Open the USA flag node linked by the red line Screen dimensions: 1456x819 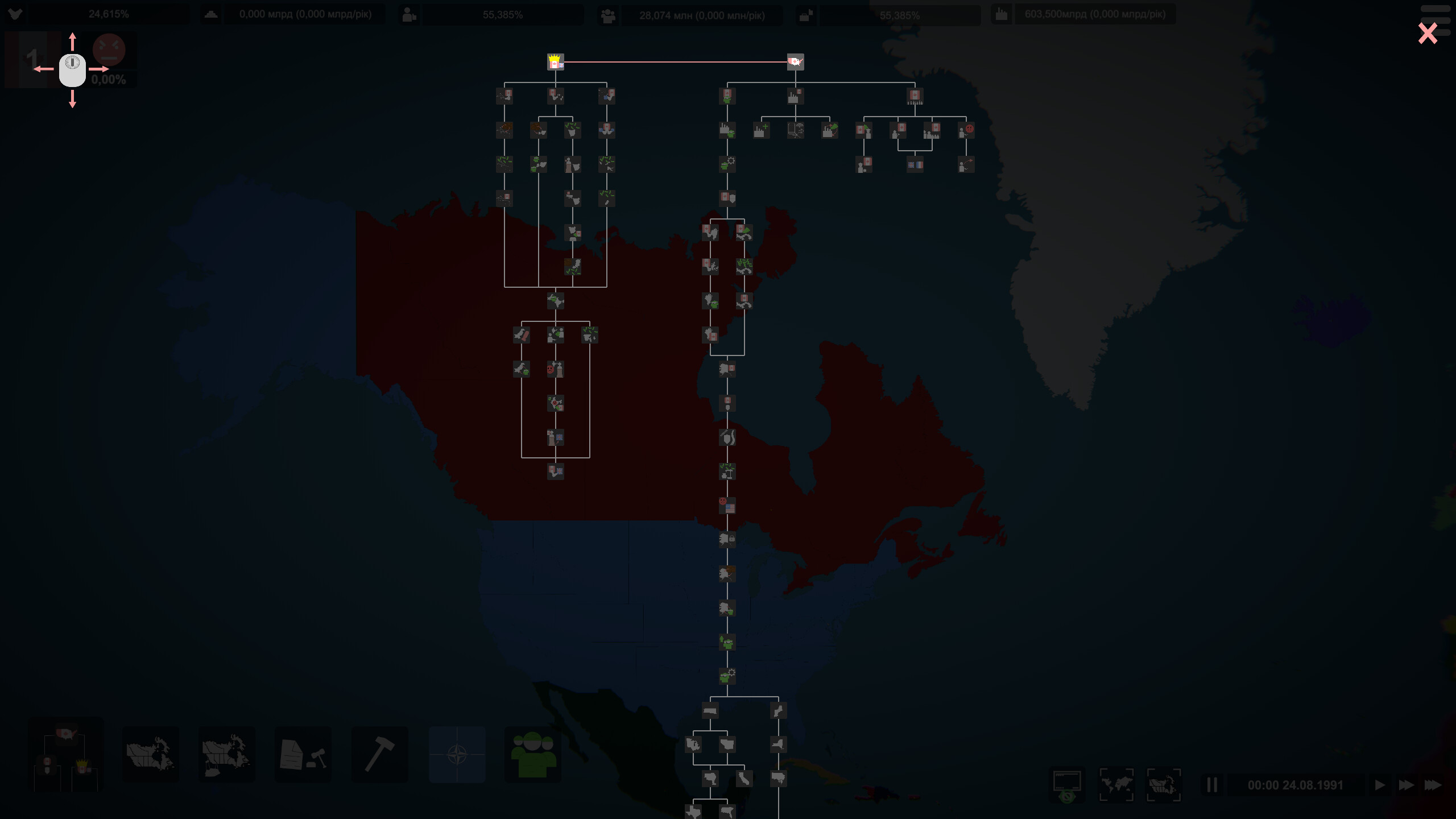tap(795, 63)
